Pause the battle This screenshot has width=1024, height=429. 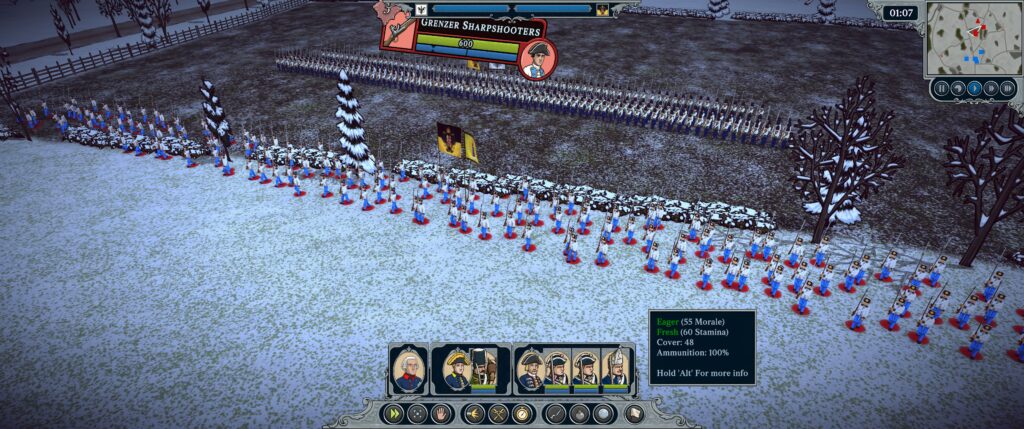tap(941, 88)
